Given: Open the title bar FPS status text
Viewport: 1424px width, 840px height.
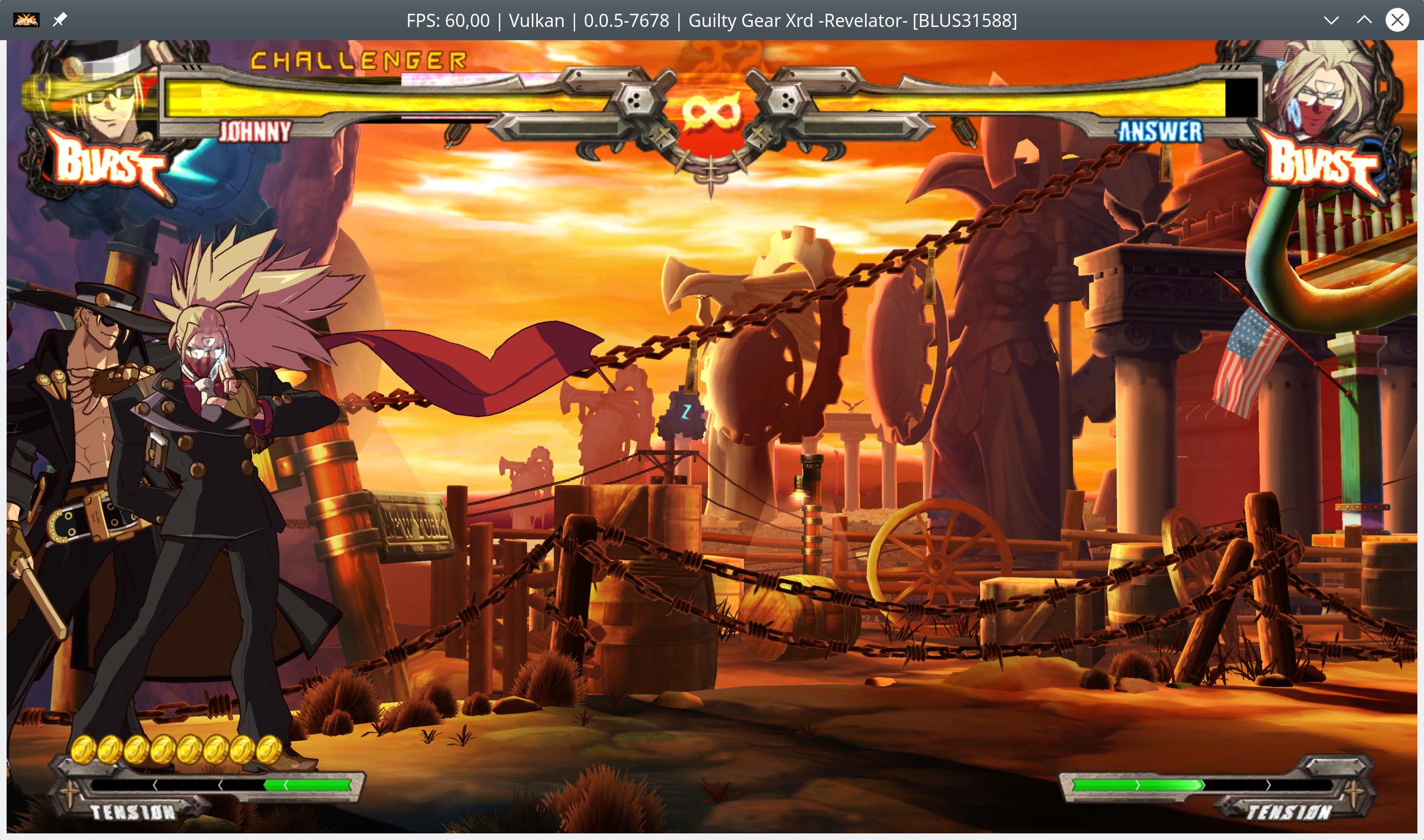Looking at the screenshot, I should point(447,20).
